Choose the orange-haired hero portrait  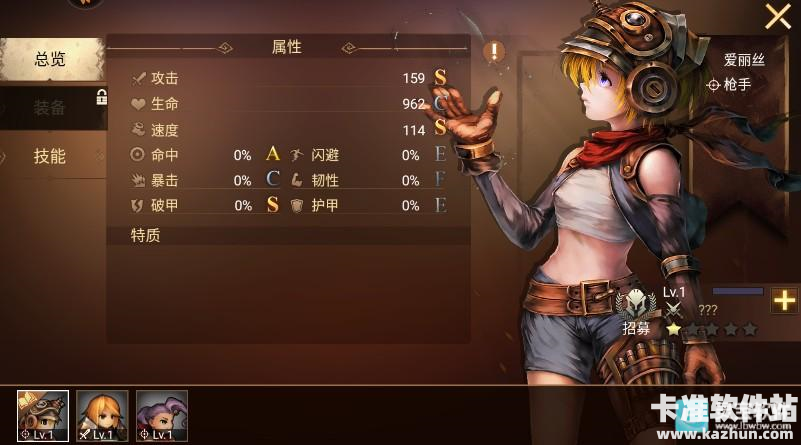[x=102, y=415]
